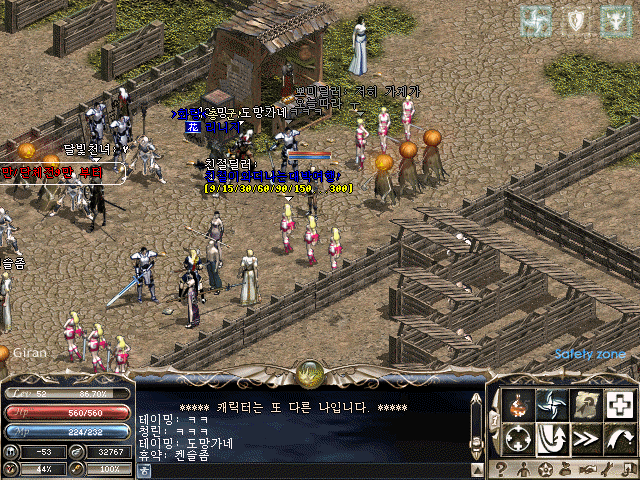The width and height of the screenshot is (640, 480).
Task: Open the question mark help button
Action: pyautogui.click(x=500, y=469)
